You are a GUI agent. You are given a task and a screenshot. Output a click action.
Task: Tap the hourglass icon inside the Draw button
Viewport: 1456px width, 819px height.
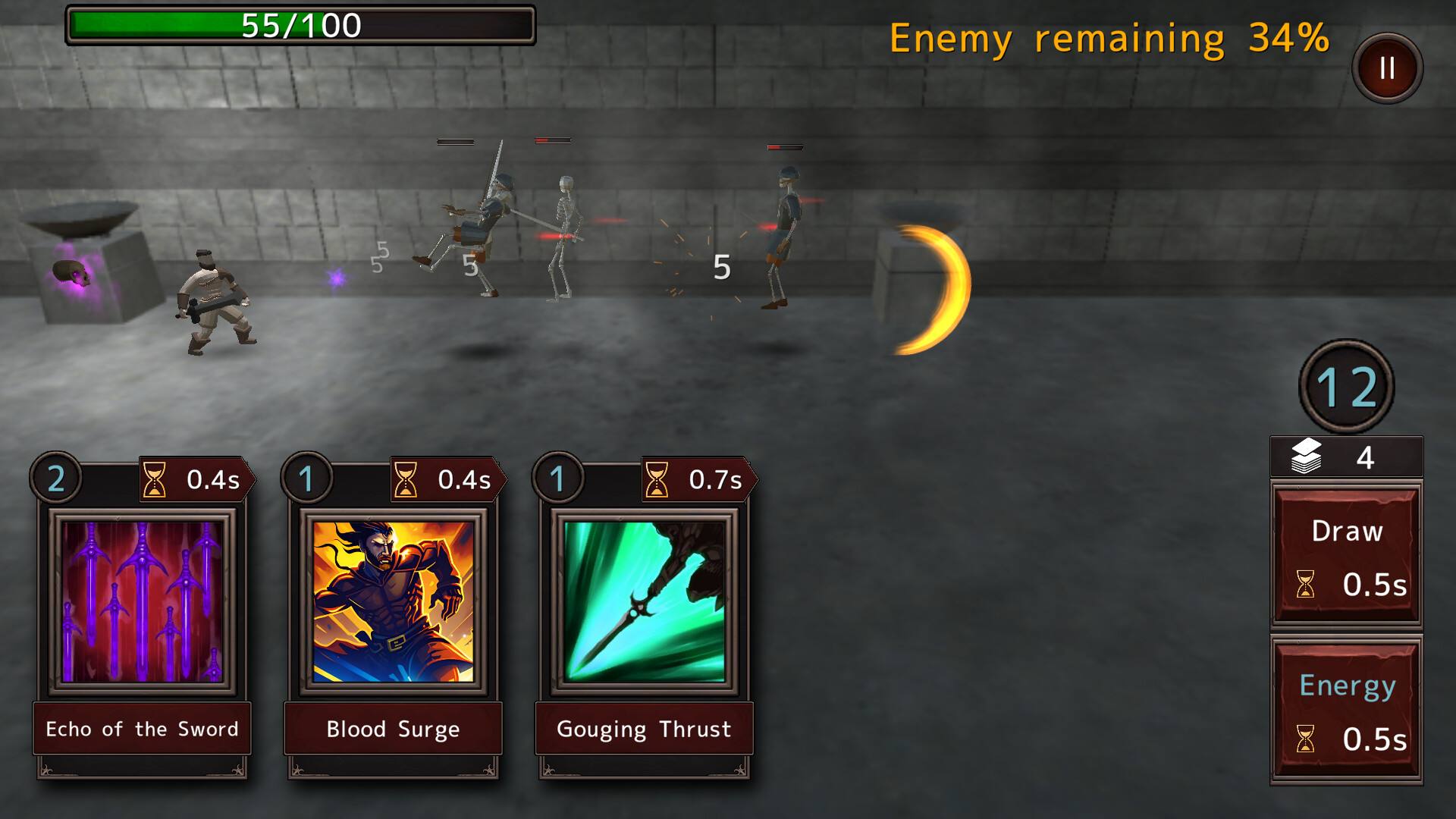(x=1306, y=585)
